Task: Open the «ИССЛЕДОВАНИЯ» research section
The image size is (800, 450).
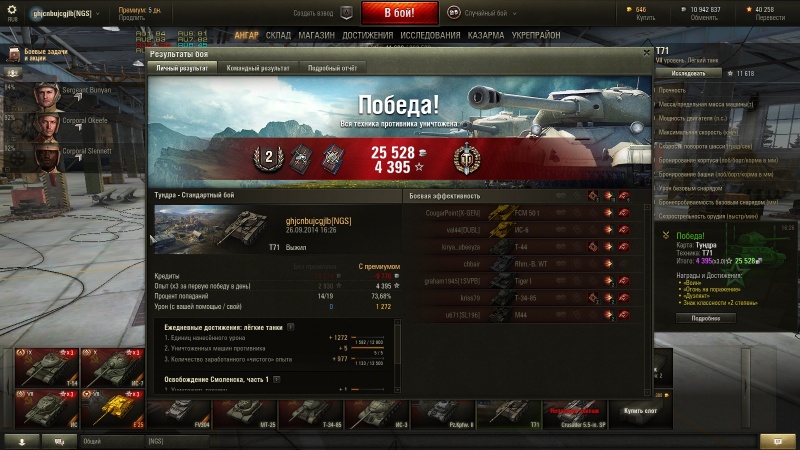Action: (x=430, y=35)
